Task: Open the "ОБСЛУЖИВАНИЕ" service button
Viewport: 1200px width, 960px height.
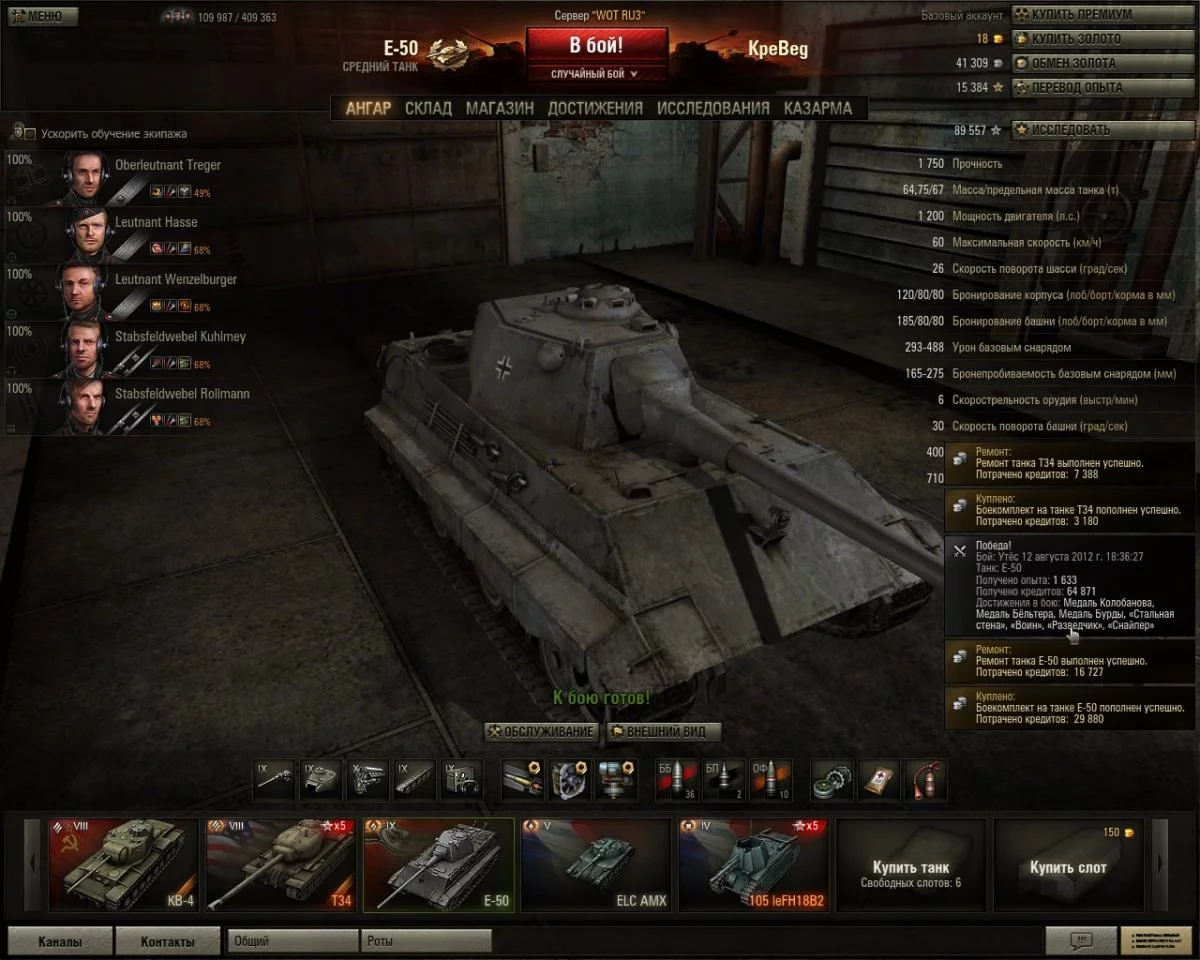Action: pos(541,732)
